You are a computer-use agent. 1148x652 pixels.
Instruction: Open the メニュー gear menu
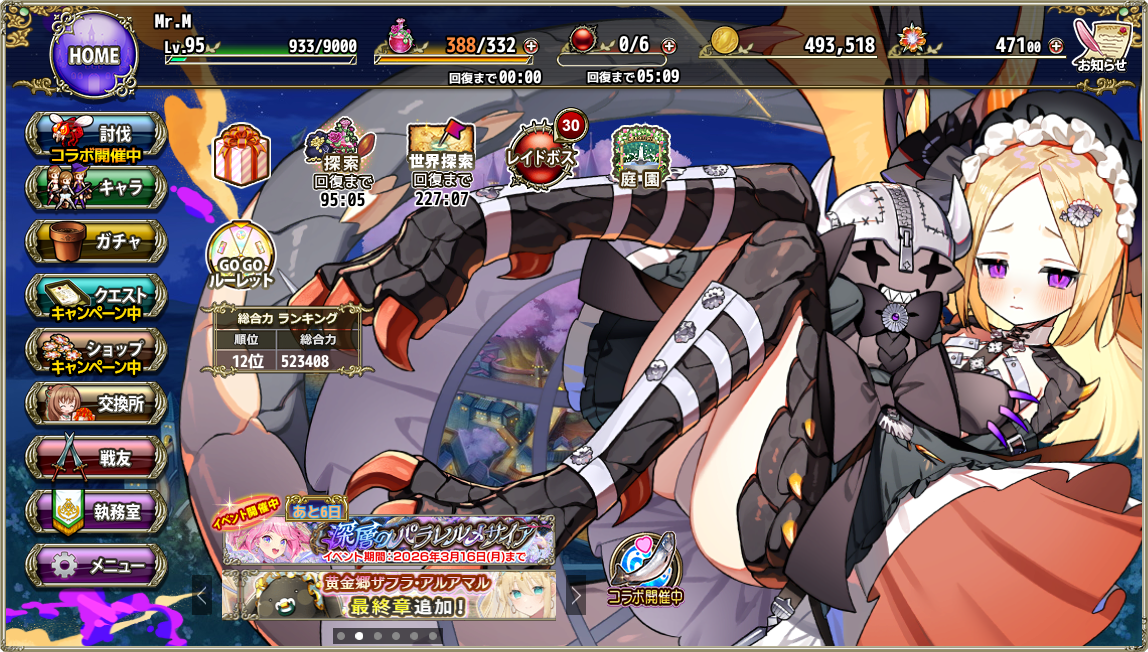[x=96, y=566]
